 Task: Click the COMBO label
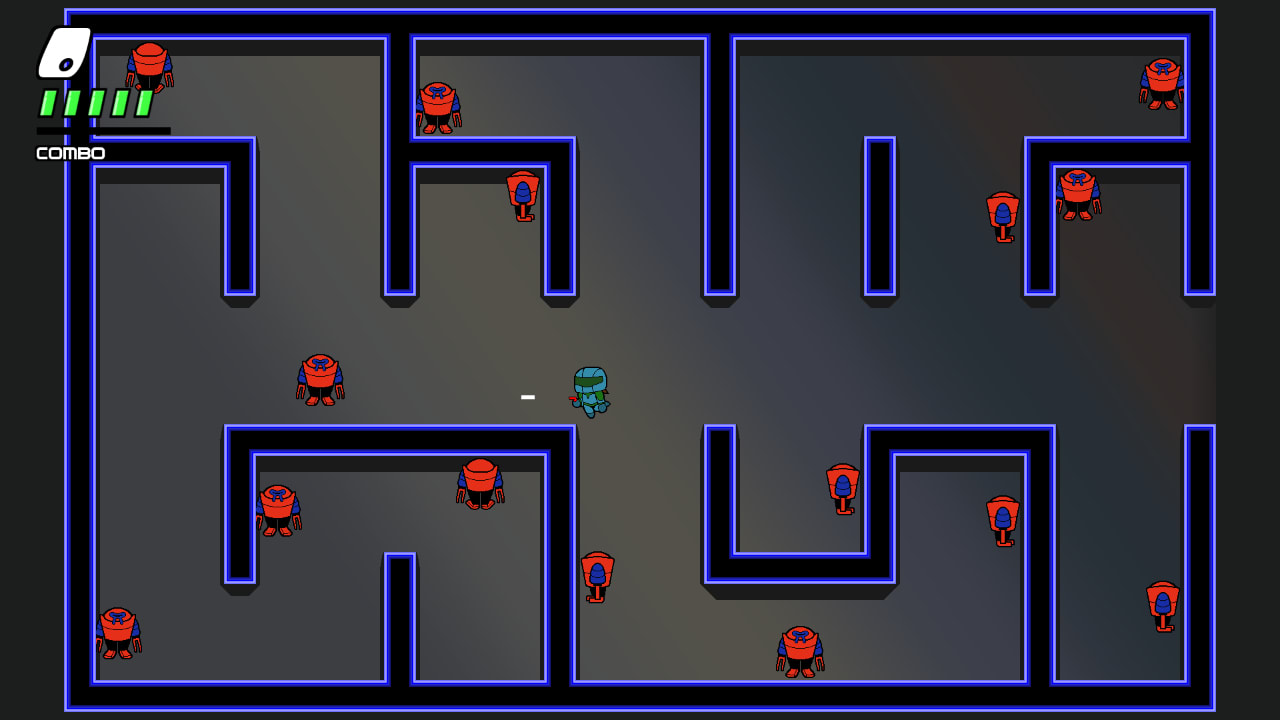coord(69,152)
